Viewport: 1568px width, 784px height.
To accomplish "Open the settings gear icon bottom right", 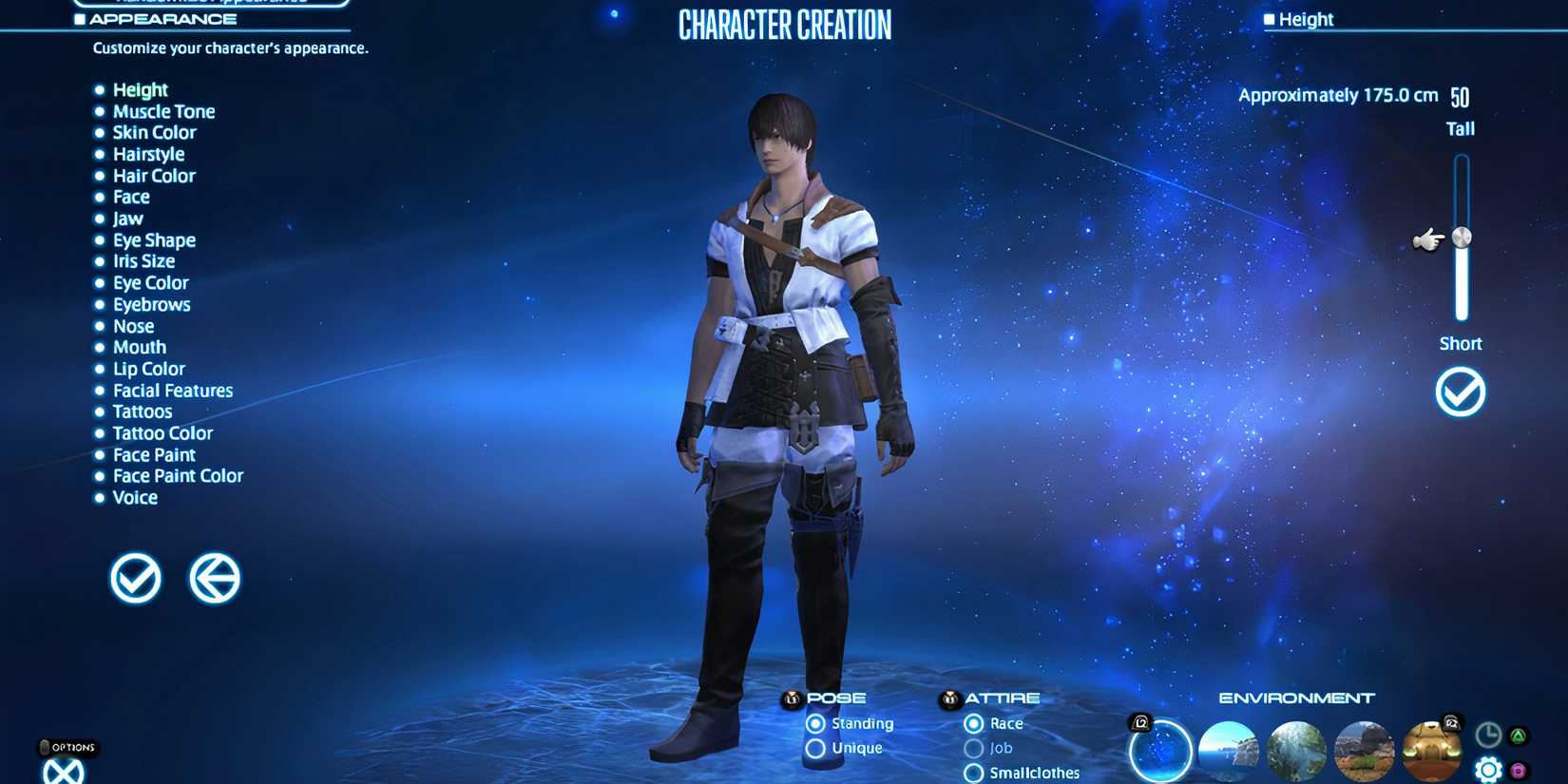I will (1489, 769).
